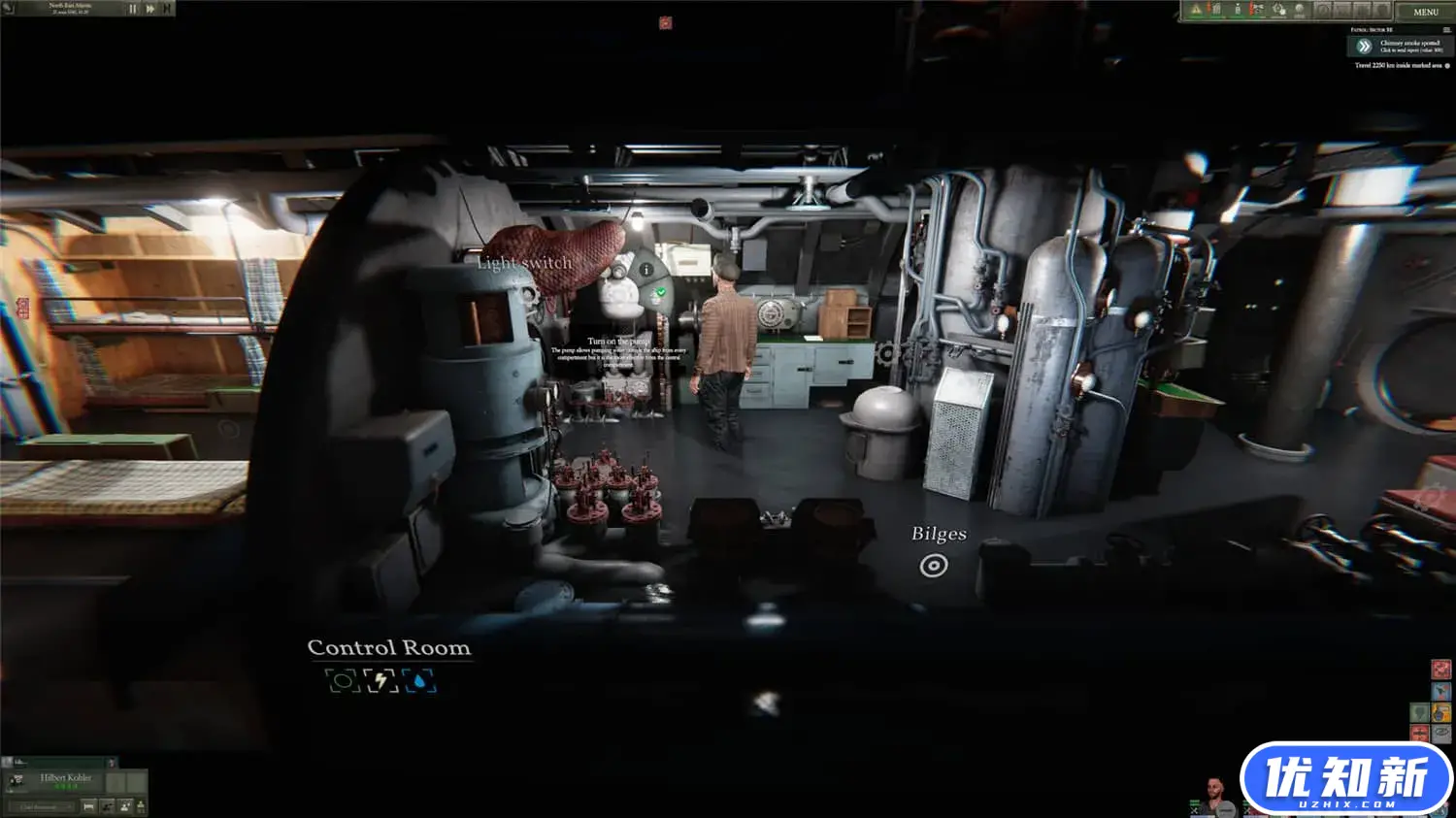1456x818 pixels.
Task: Open the info icon above the pump
Action: (x=645, y=270)
